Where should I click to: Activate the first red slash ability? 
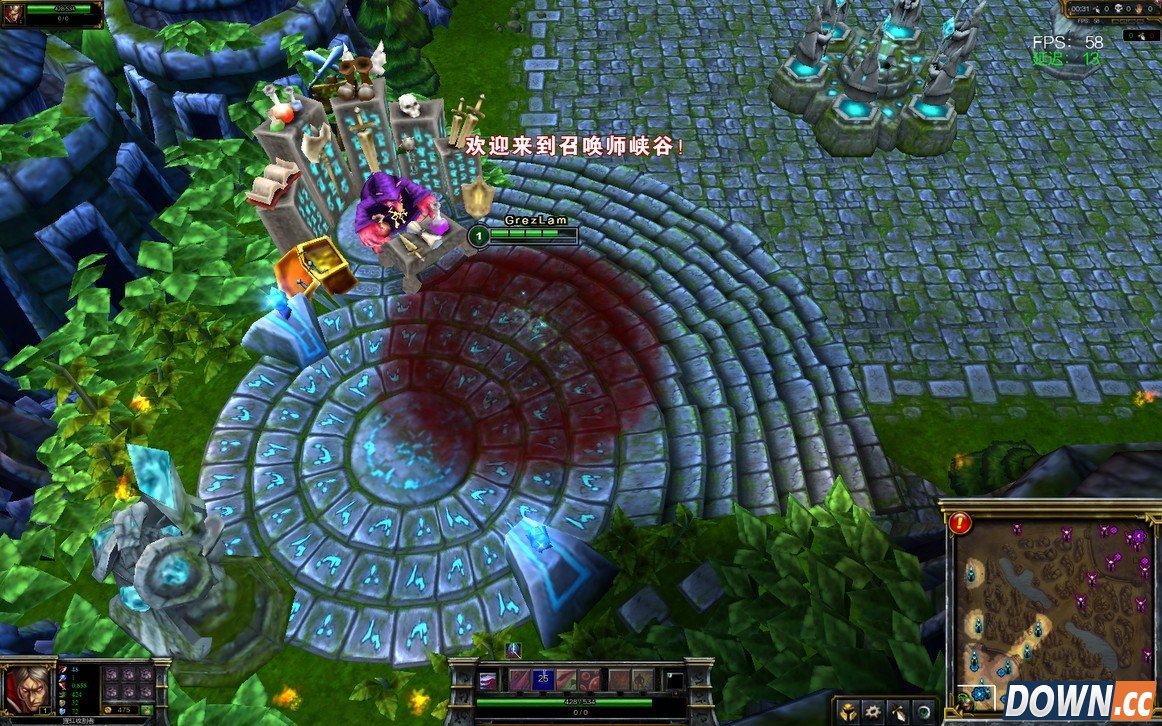point(520,681)
